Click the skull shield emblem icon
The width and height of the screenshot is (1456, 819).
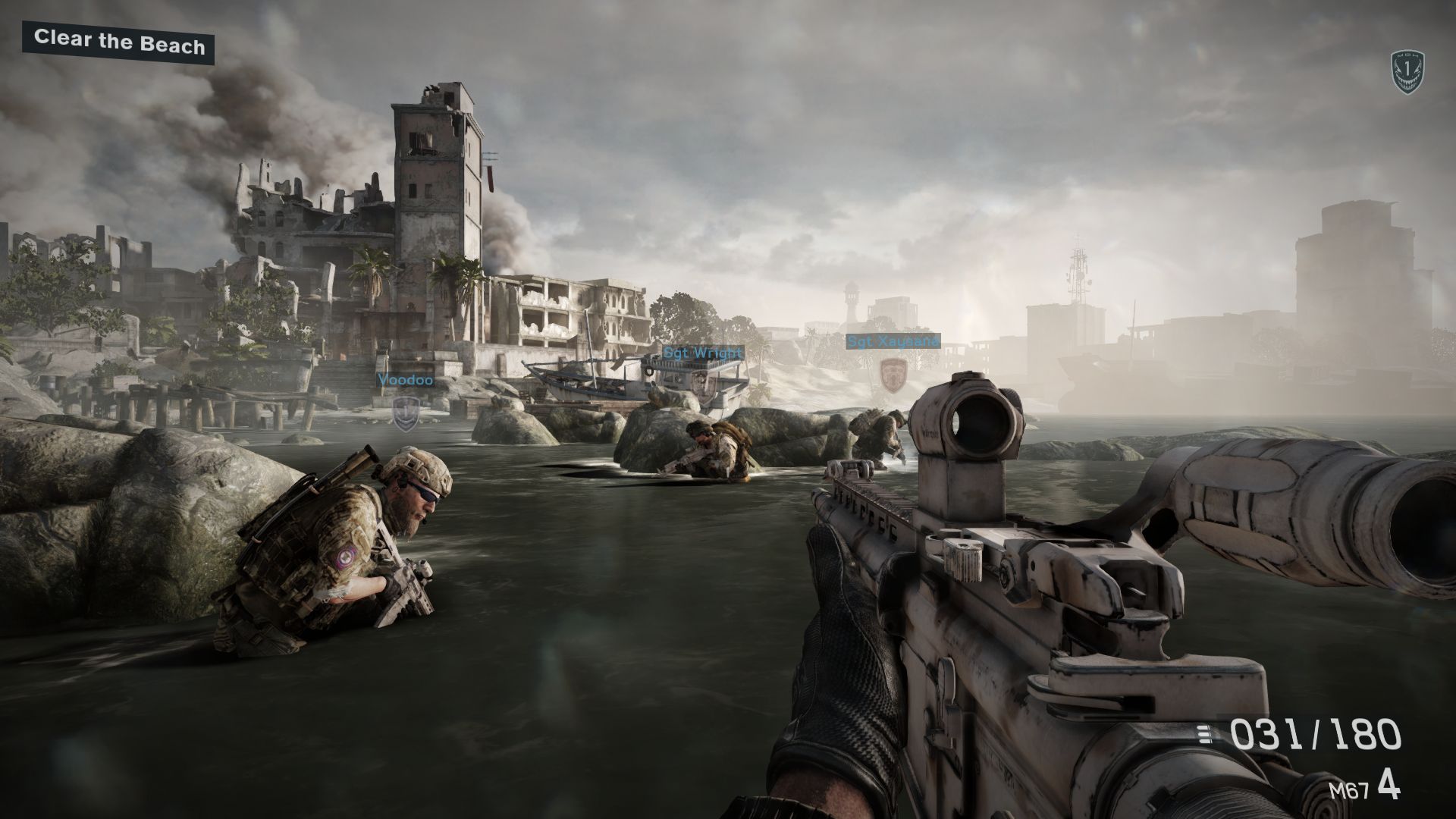(x=1407, y=73)
